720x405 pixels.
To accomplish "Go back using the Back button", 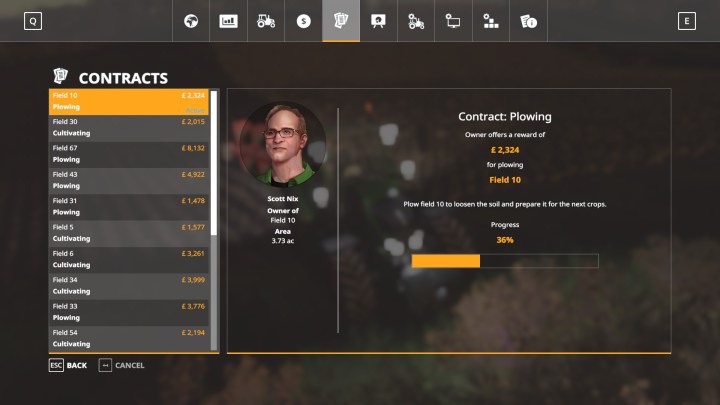I will click(x=68, y=365).
